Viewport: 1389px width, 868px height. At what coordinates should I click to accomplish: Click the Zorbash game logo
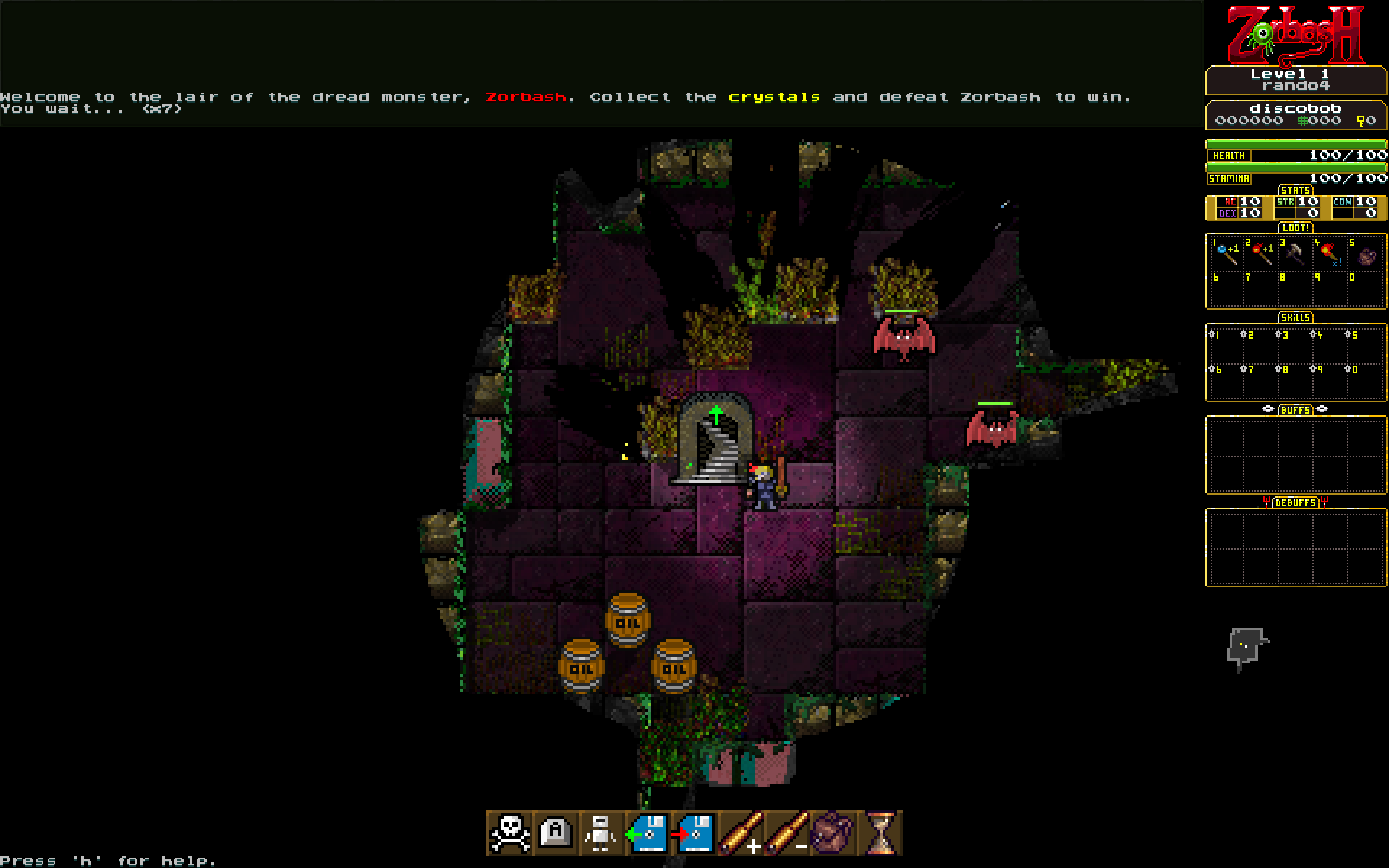pos(1296,35)
